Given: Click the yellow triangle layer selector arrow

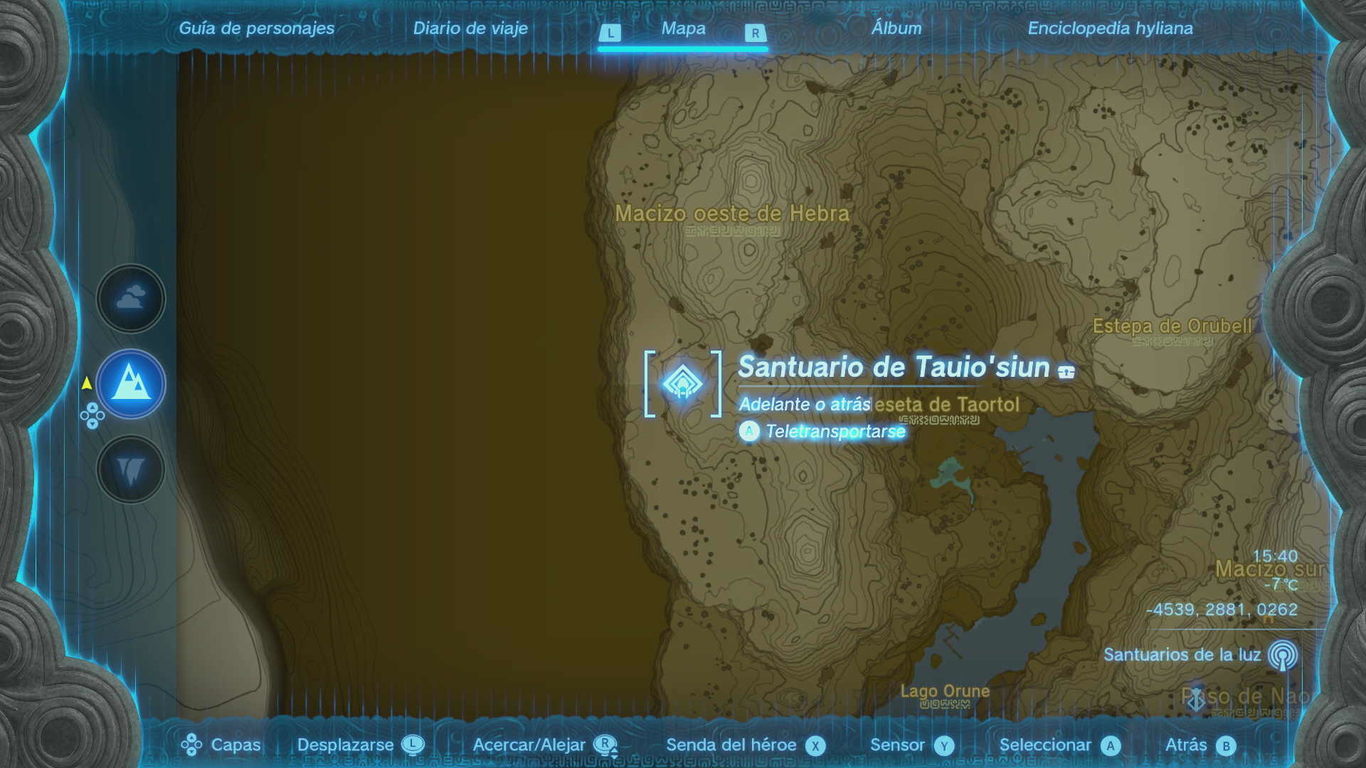Looking at the screenshot, I should pyautogui.click(x=85, y=381).
